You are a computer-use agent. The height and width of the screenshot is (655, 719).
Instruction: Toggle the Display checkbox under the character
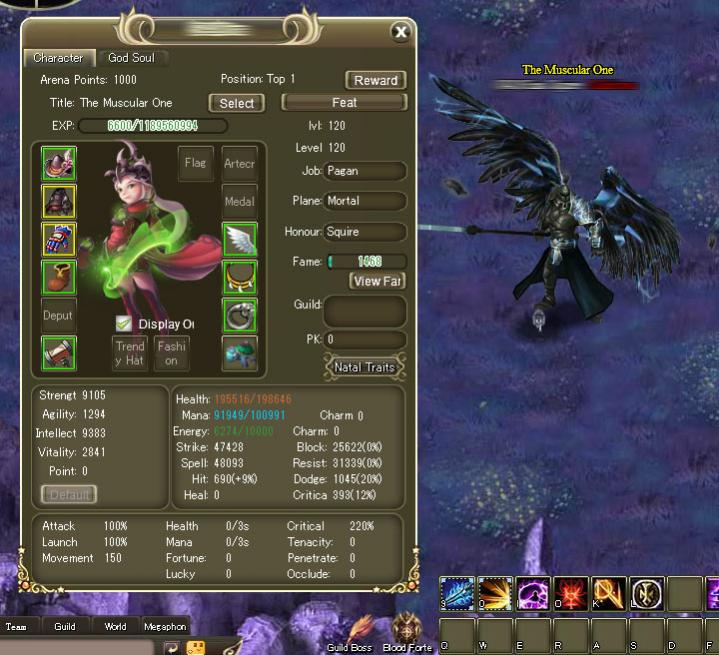pyautogui.click(x=123, y=324)
